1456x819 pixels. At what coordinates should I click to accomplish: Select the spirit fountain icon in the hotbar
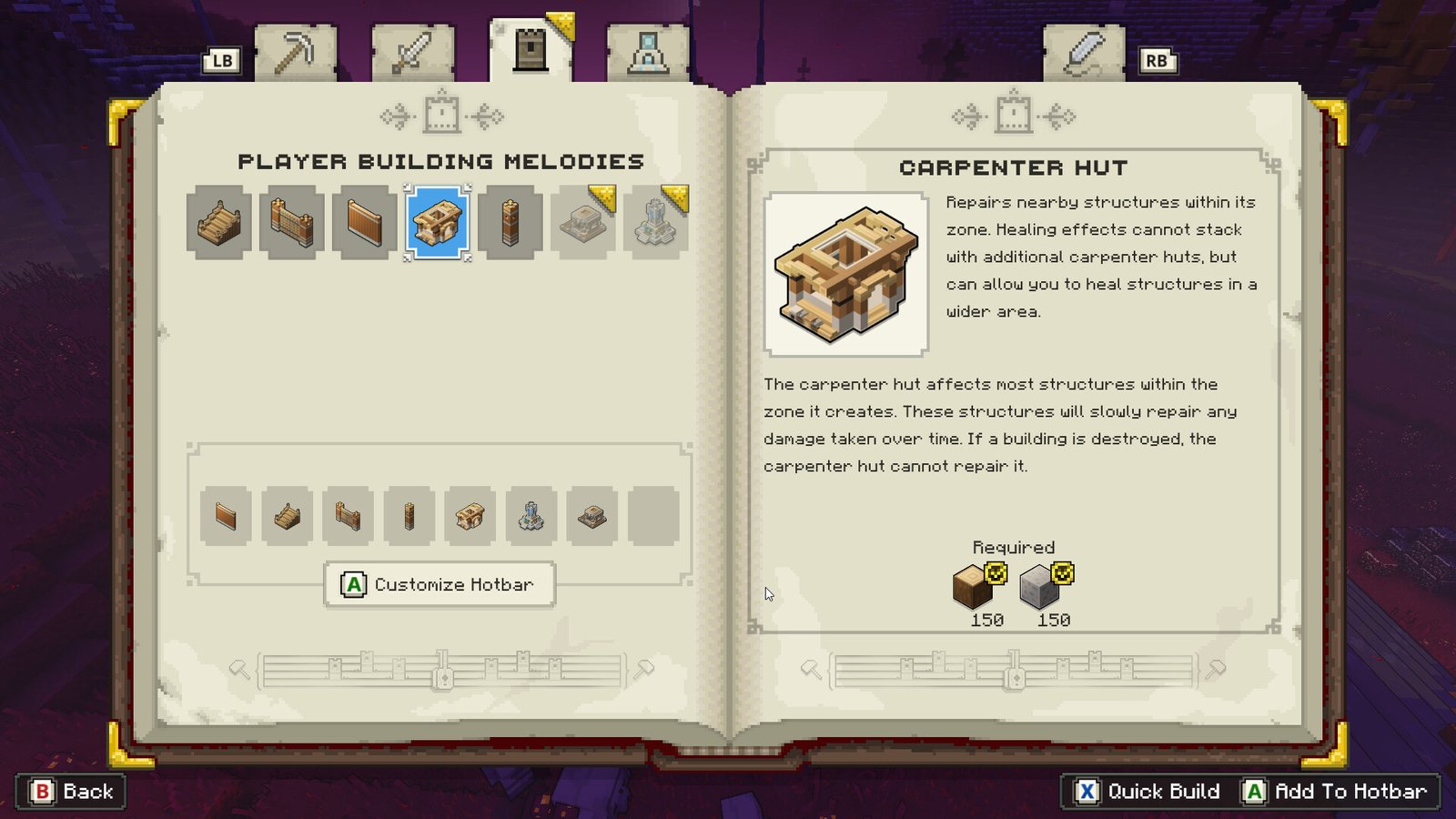click(x=531, y=516)
